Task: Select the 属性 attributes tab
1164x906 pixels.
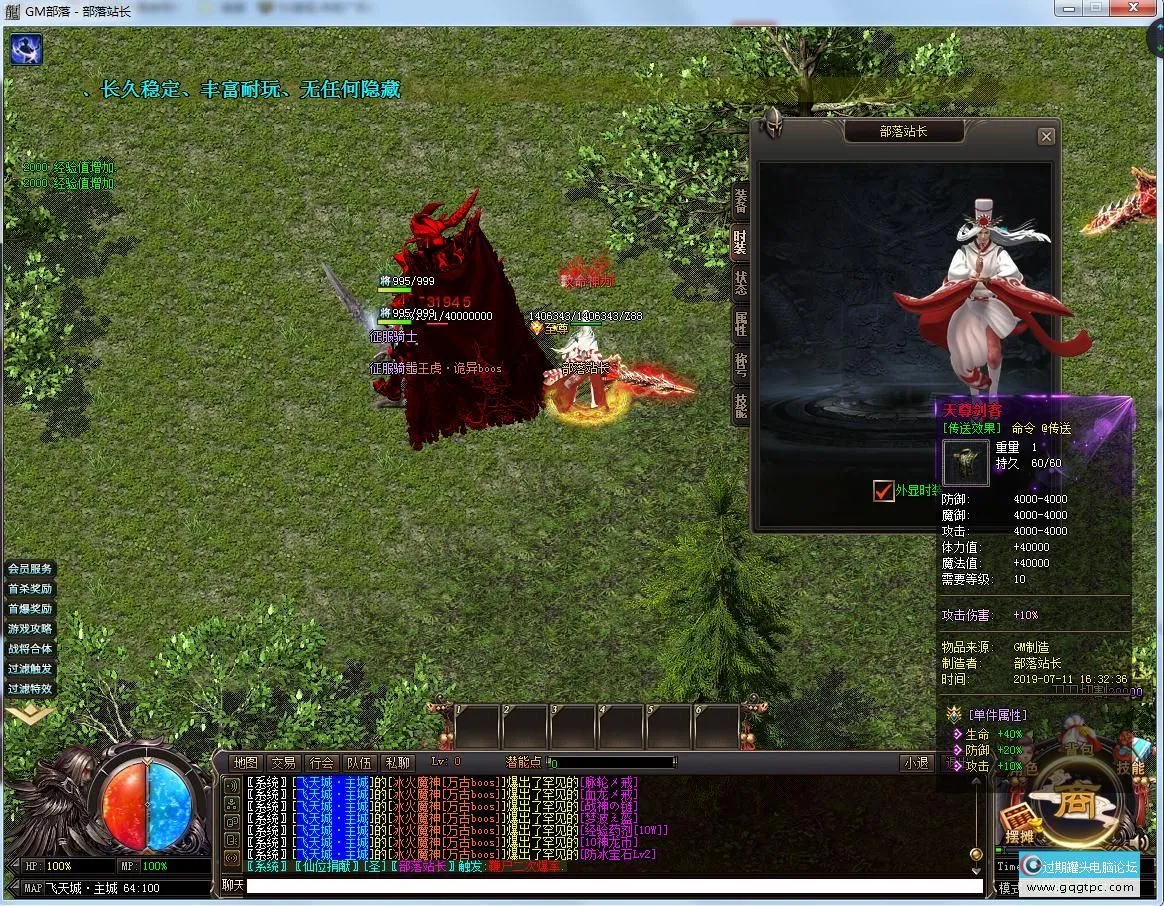Action: point(740,323)
